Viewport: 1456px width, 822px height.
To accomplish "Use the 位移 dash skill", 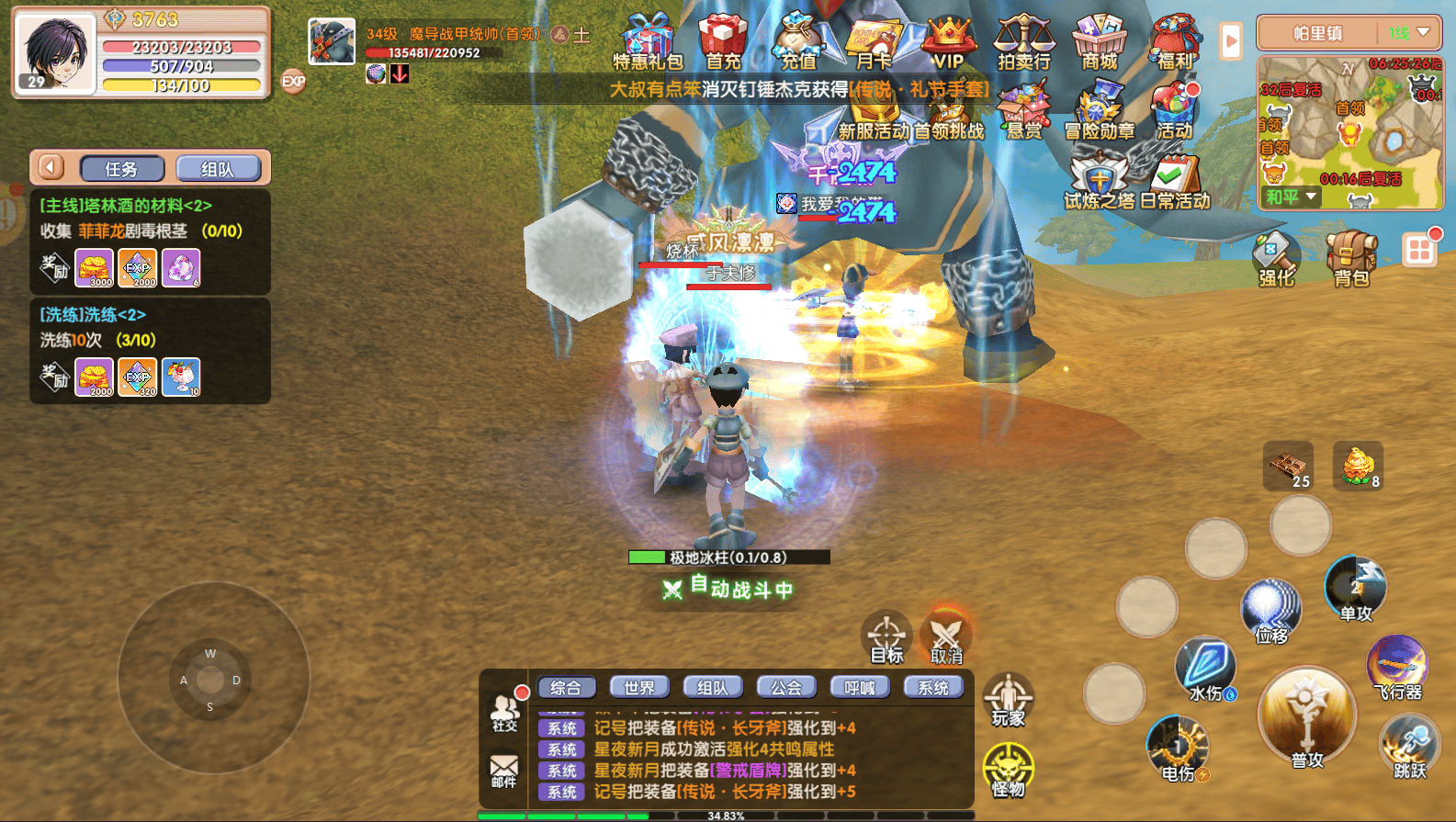I will coord(1271,609).
